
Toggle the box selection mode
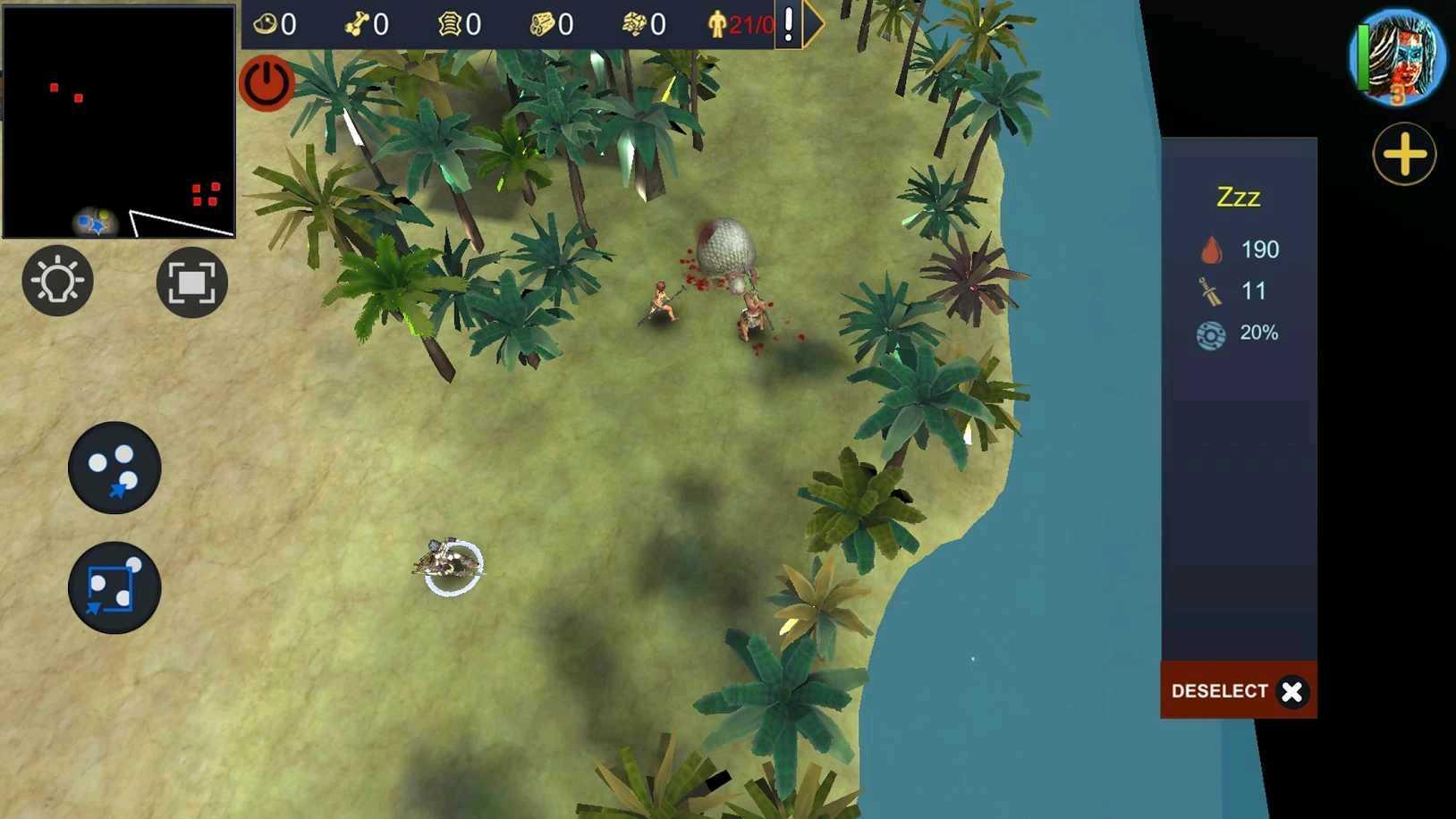[x=114, y=588]
